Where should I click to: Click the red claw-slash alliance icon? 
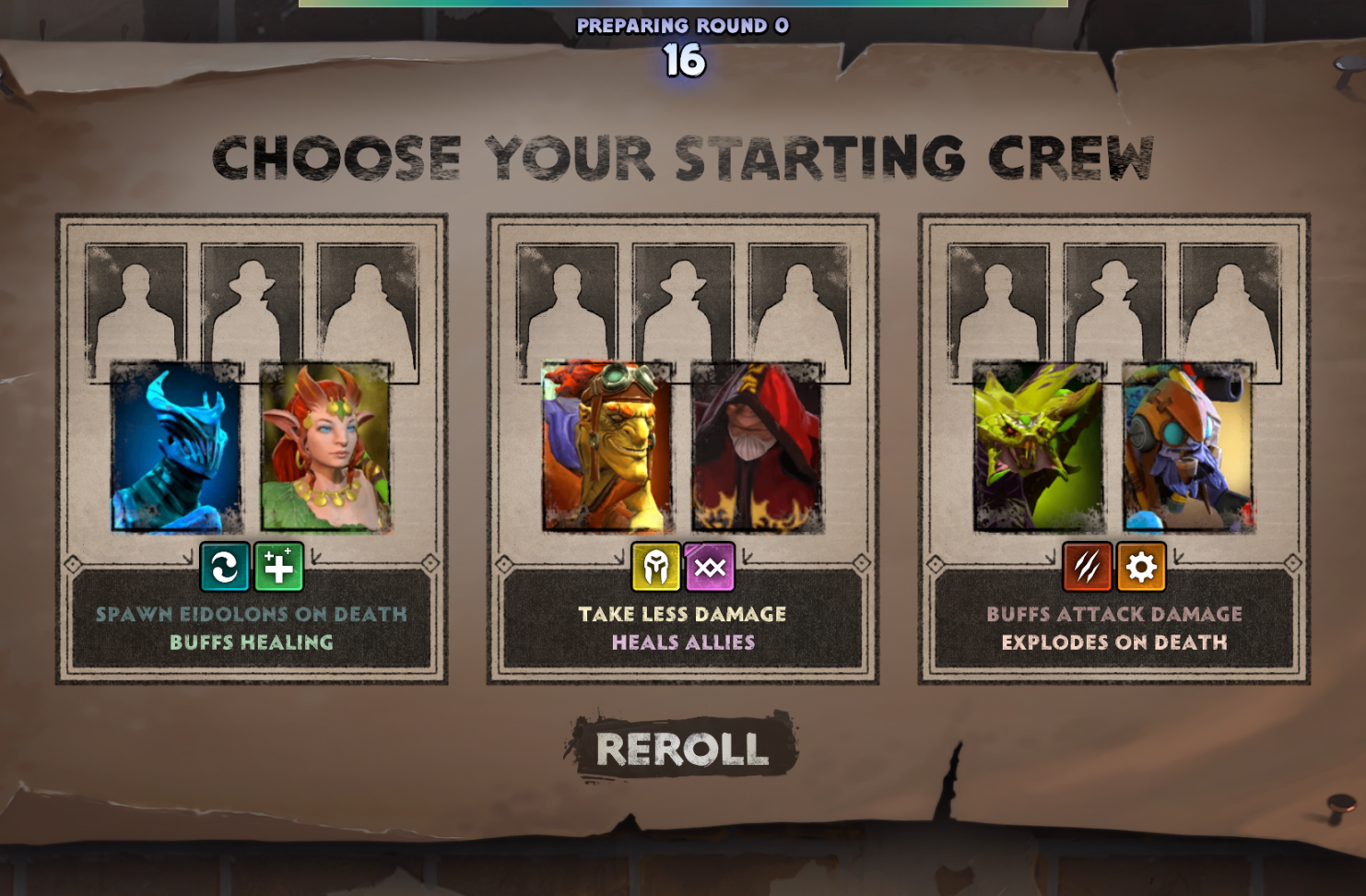tap(1087, 567)
